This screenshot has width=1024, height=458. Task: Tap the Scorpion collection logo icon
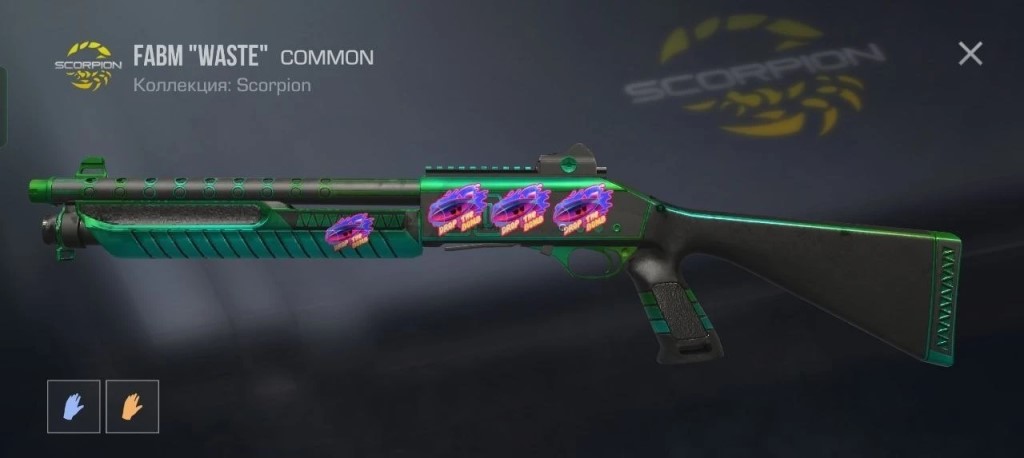pyautogui.click(x=88, y=65)
